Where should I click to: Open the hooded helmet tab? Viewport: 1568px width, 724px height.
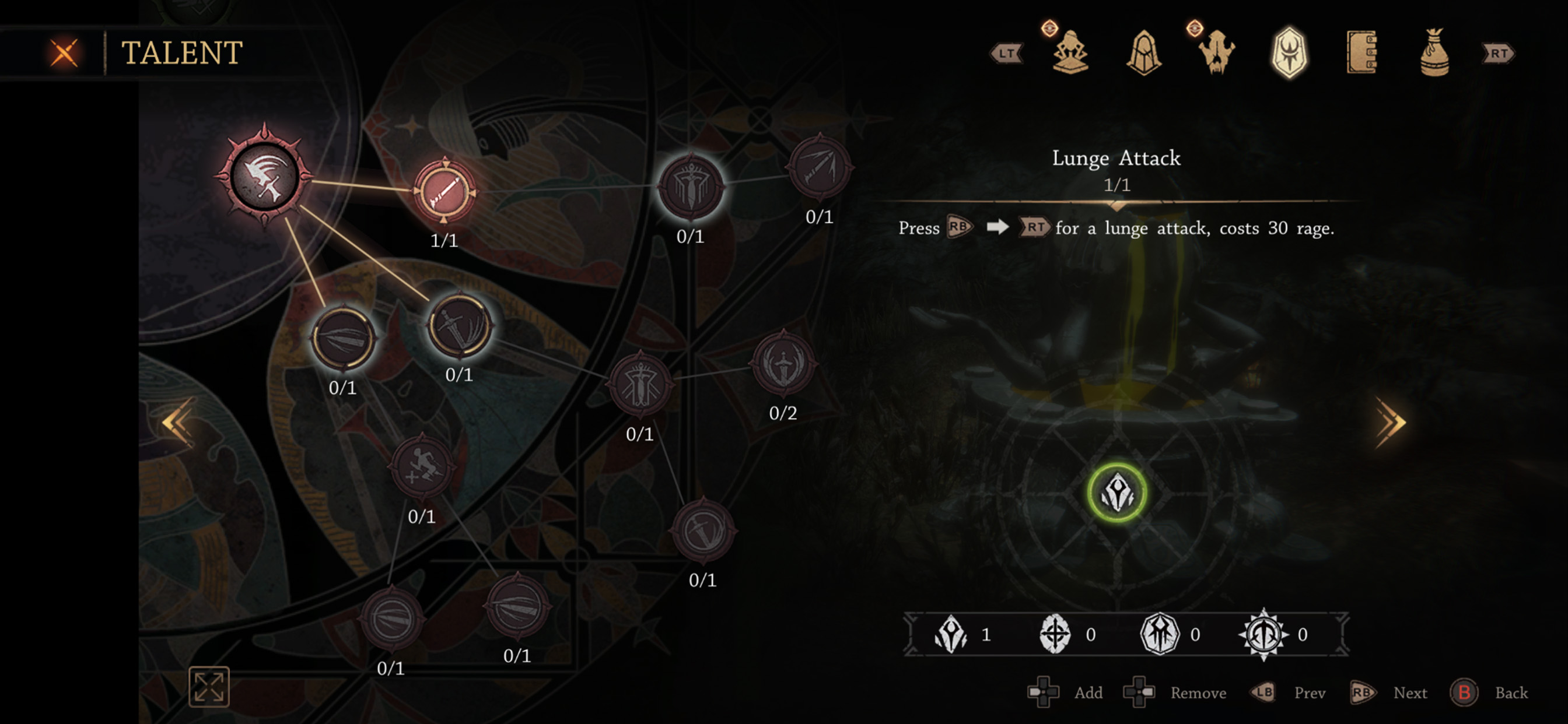tap(1144, 53)
